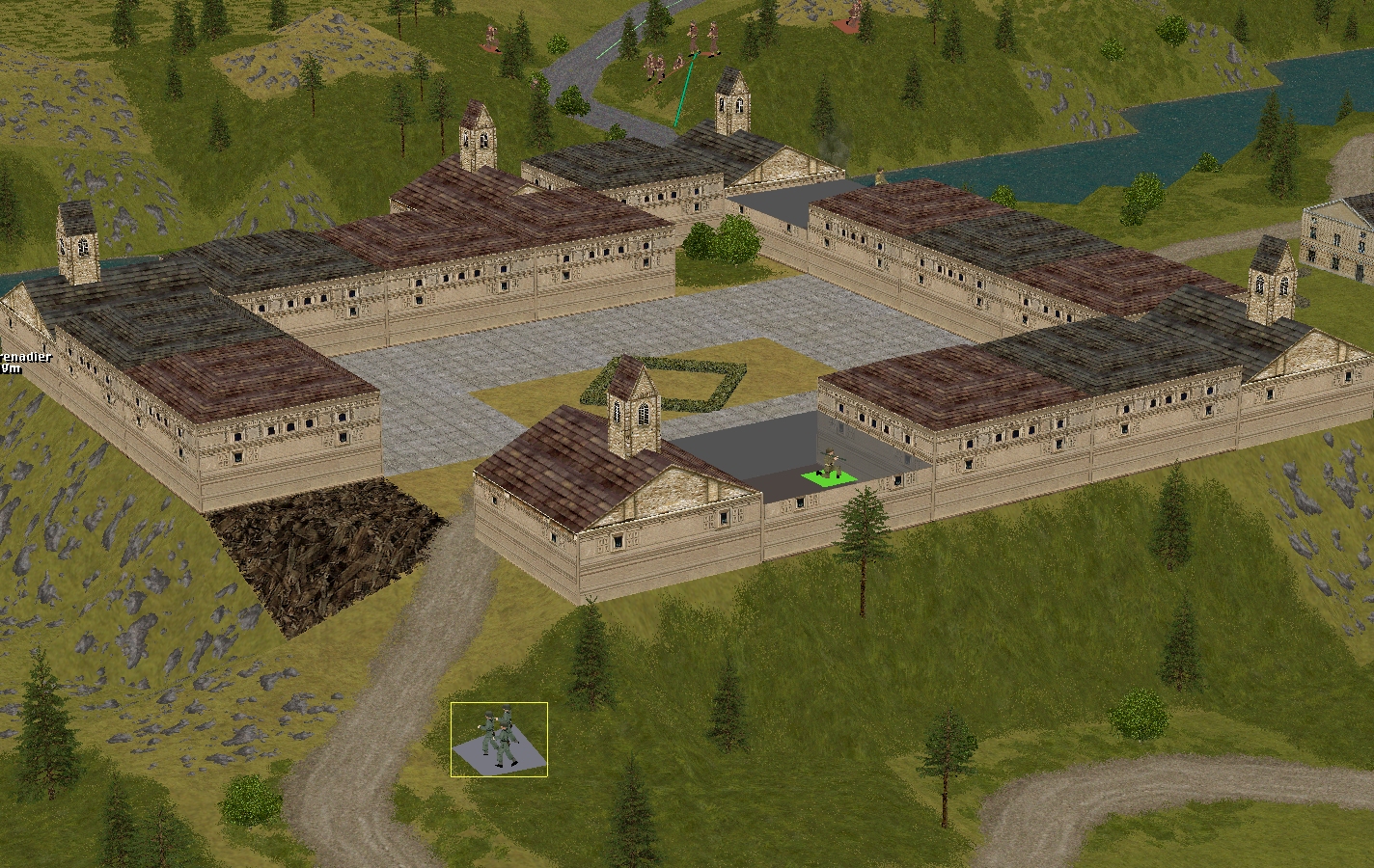Image resolution: width=1374 pixels, height=868 pixels.
Task: Select the soldier on the bright green base
Action: [829, 468]
